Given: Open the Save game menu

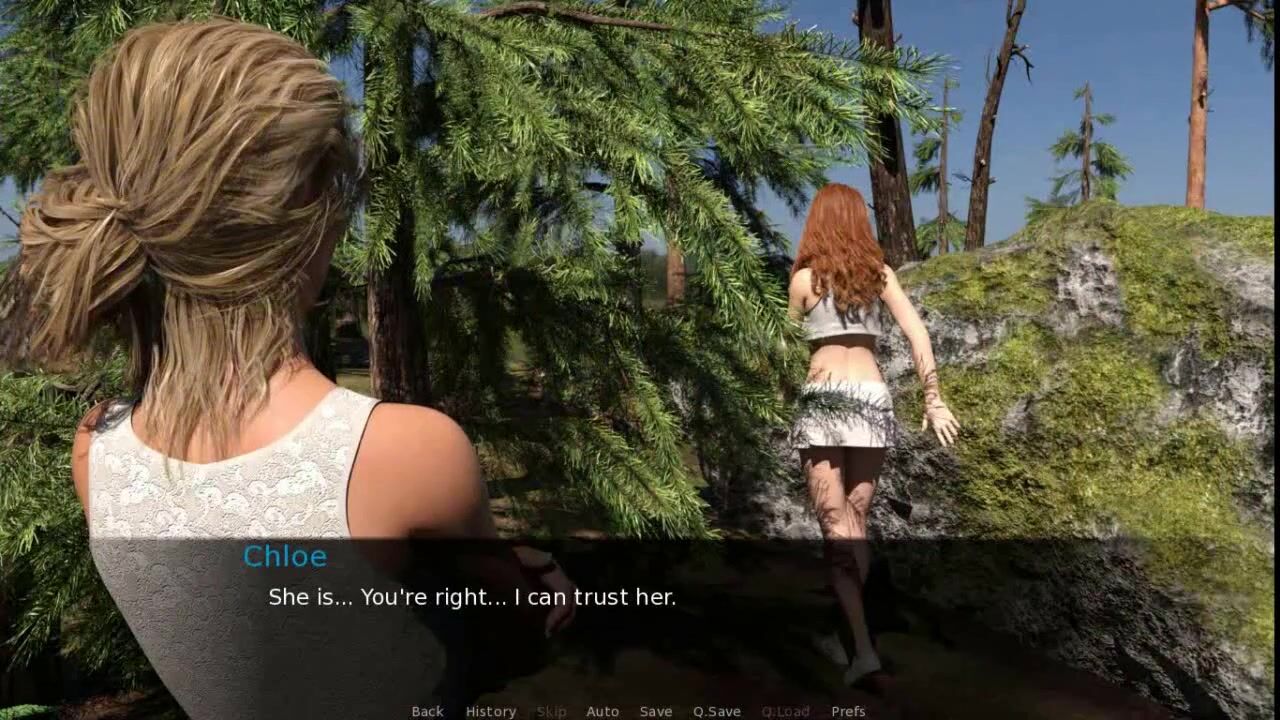Looking at the screenshot, I should (x=656, y=711).
